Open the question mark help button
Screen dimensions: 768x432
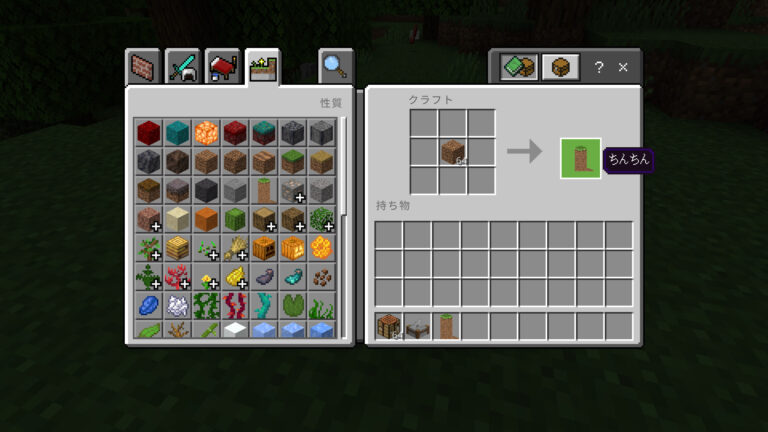[x=598, y=67]
